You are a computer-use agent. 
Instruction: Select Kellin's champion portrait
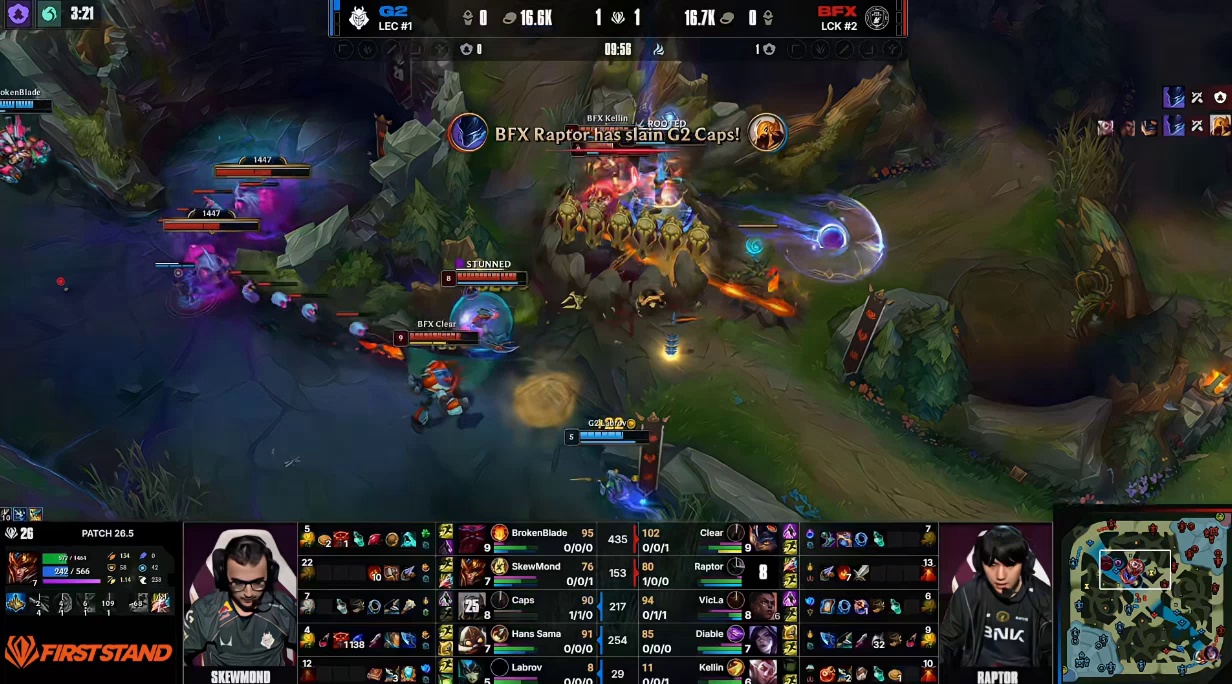coord(764,668)
